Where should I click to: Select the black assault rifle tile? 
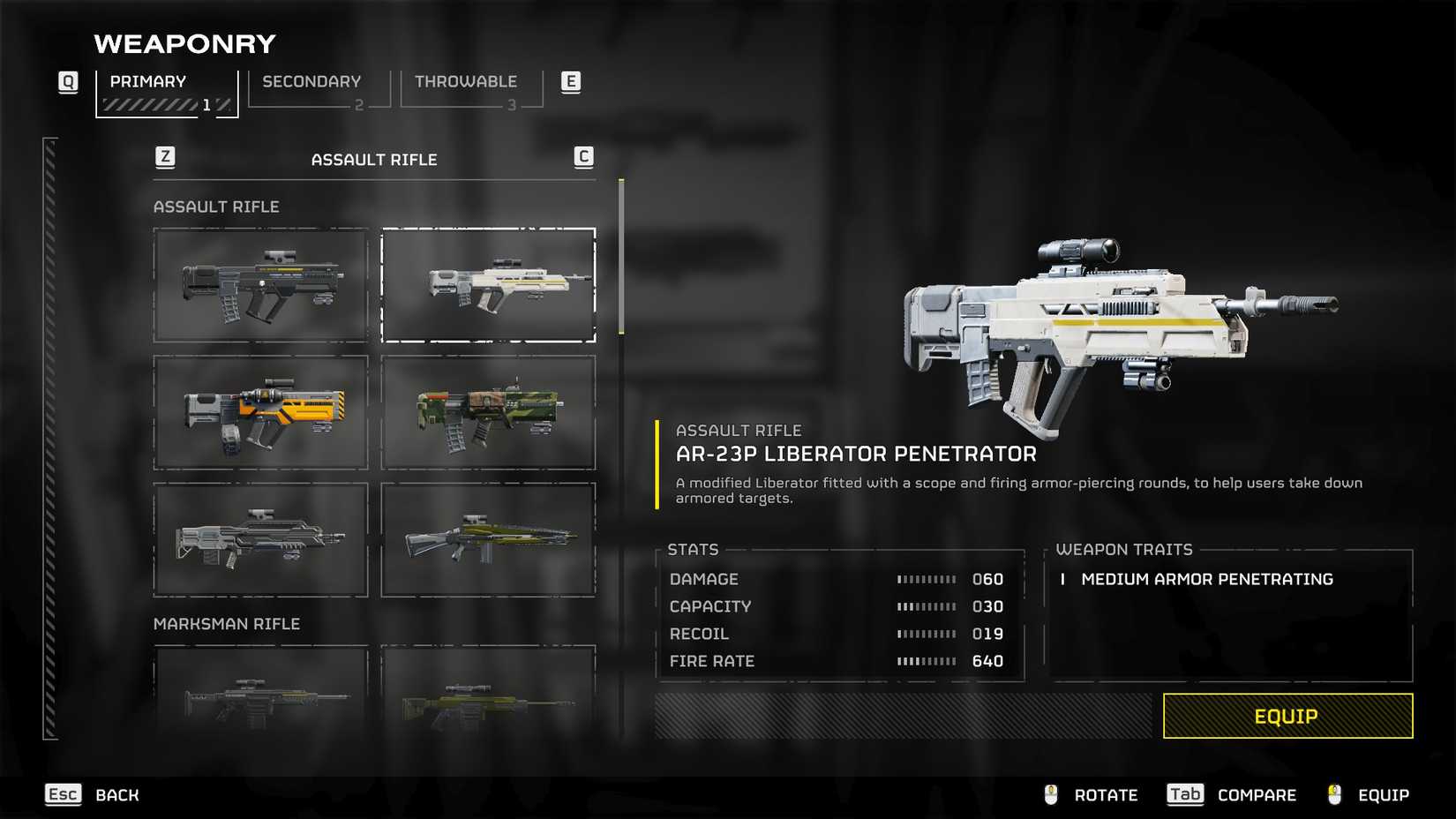(x=261, y=285)
